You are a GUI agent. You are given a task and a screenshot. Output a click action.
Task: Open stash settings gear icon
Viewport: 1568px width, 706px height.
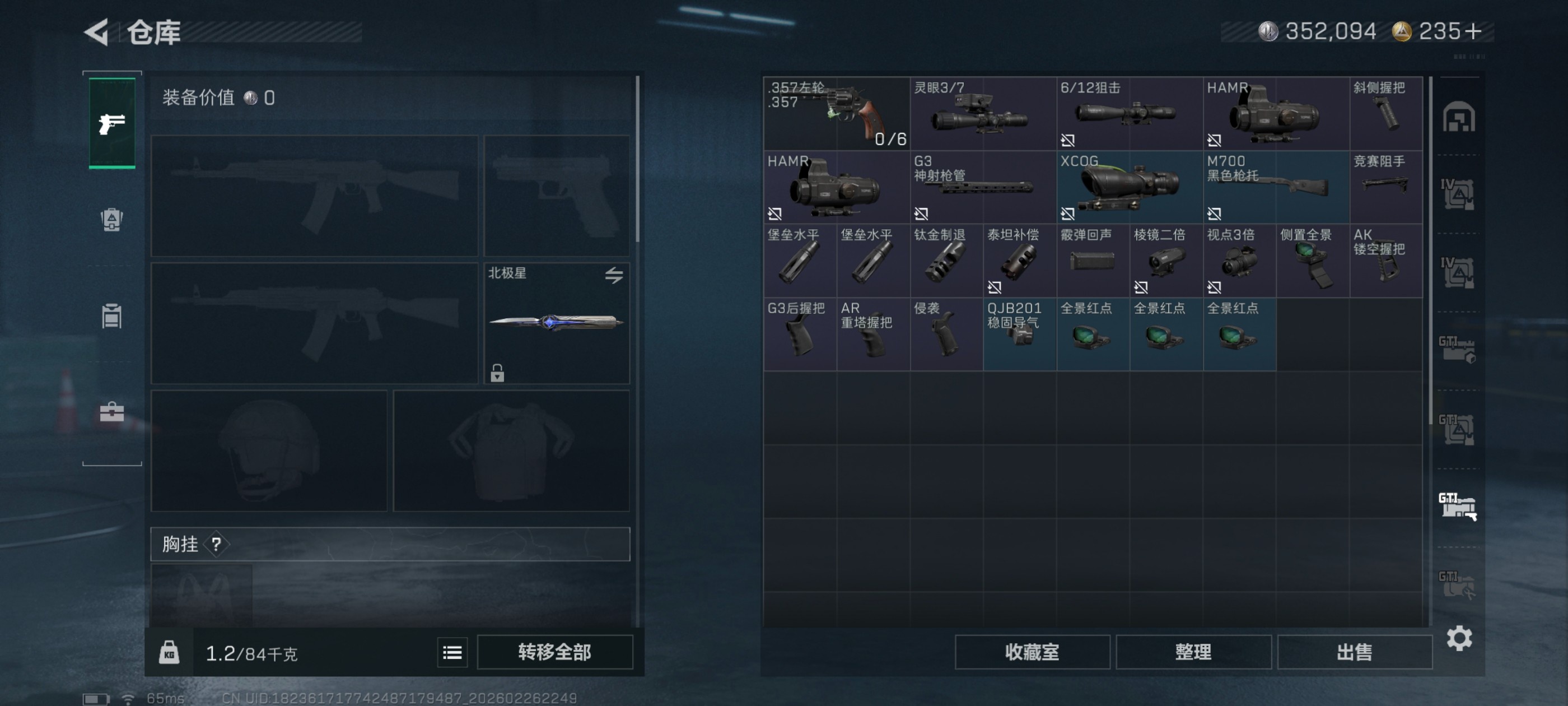coord(1459,638)
